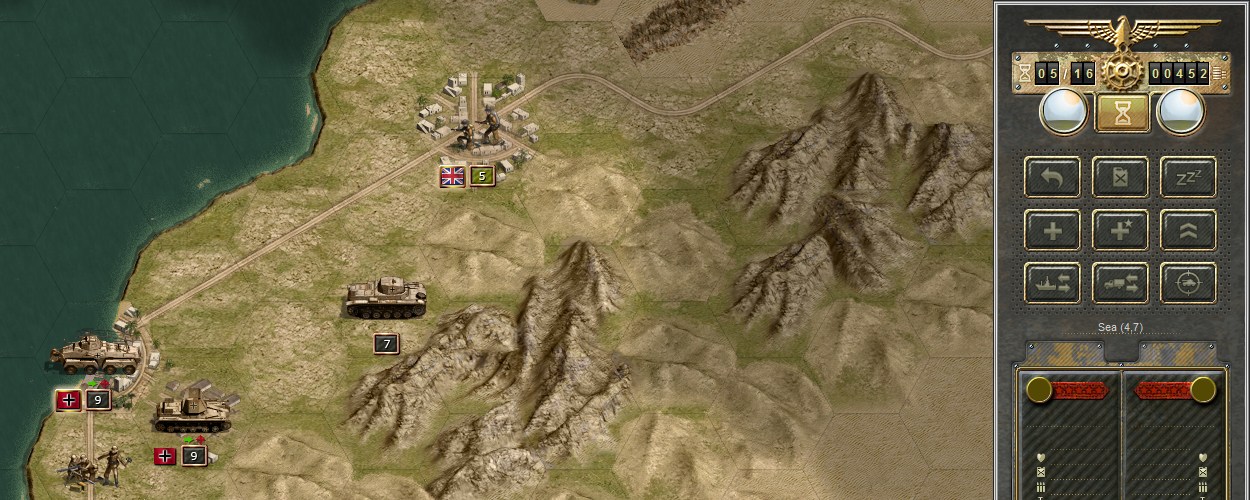Screen dimensions: 1250x500
Task: Give replacements with the plus button
Action: (1052, 230)
